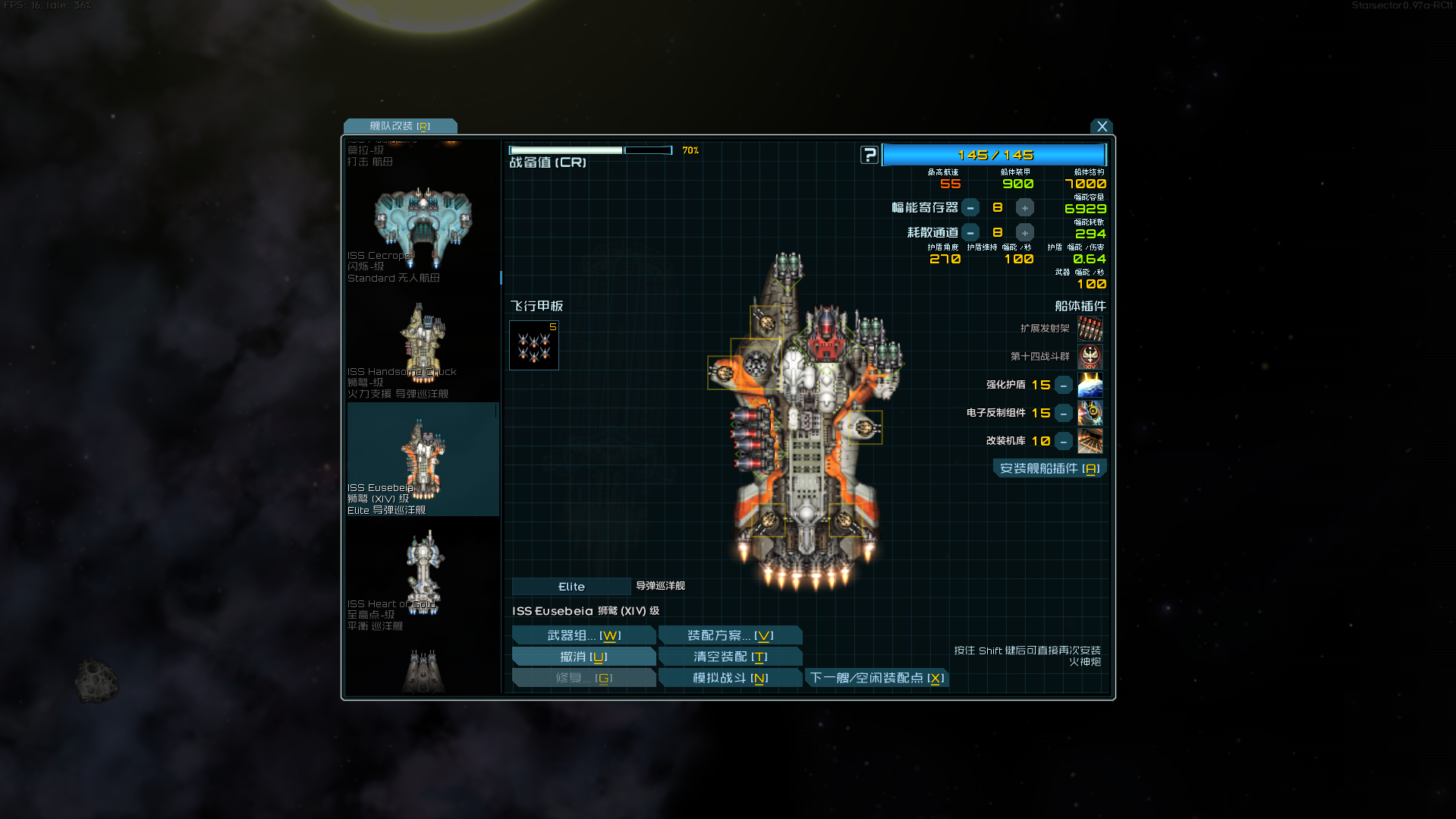Open the 装配方案 loadout variants
Screen dimensions: 1456x819
[x=730, y=635]
